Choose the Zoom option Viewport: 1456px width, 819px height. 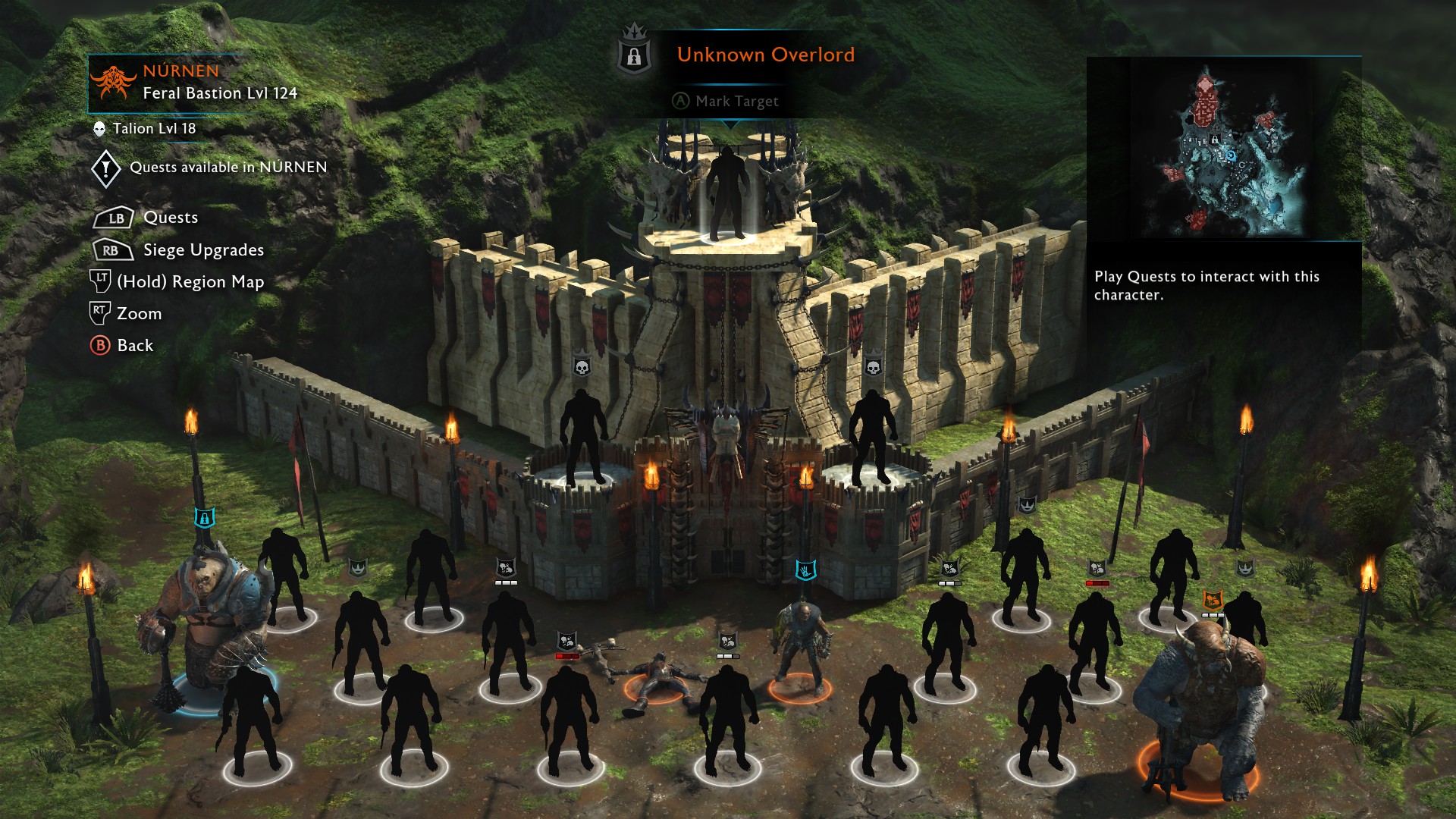pos(139,314)
